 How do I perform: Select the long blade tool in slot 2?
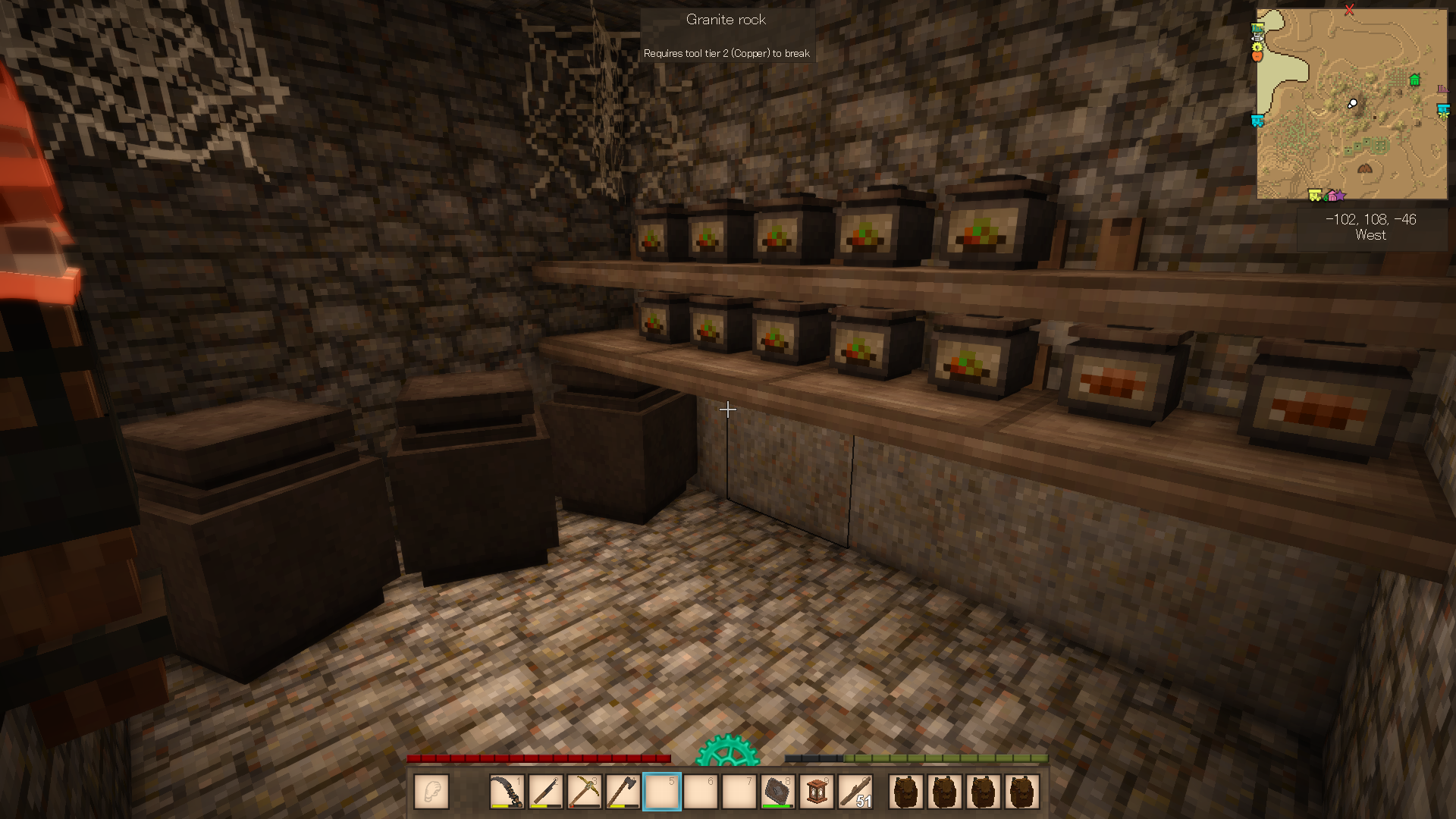545,792
